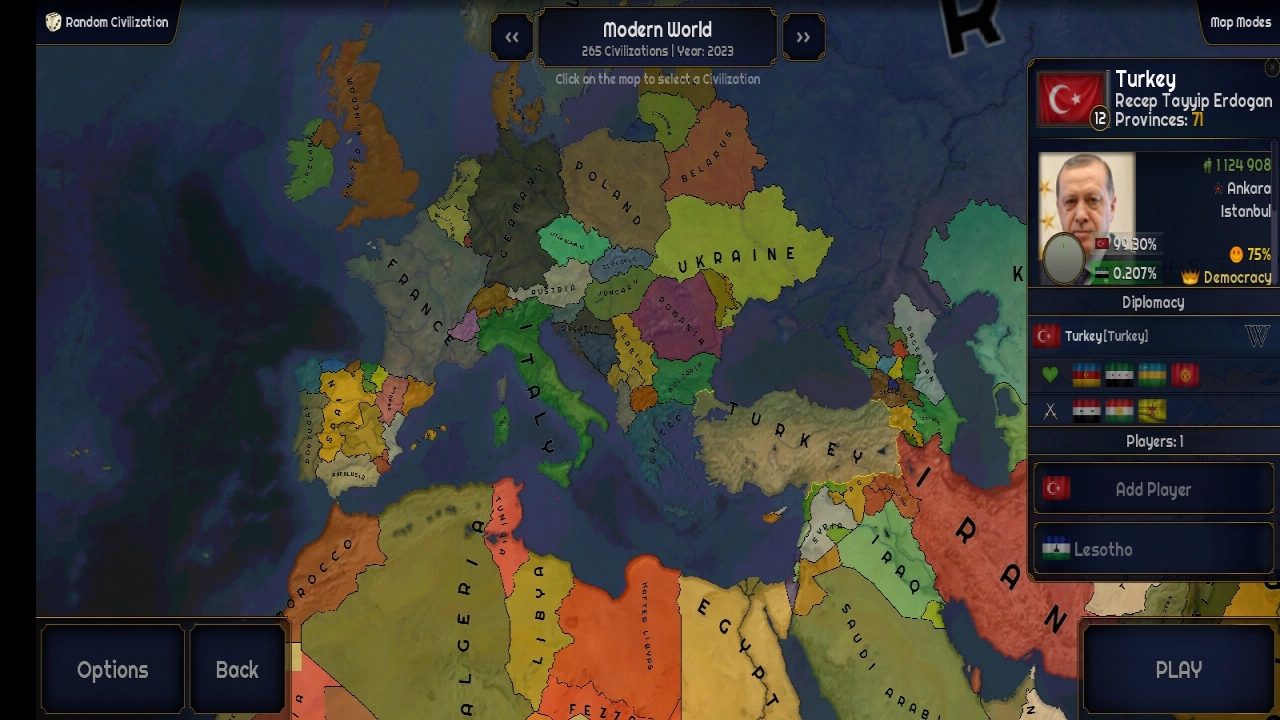Open Map Modes

[x=1240, y=22]
